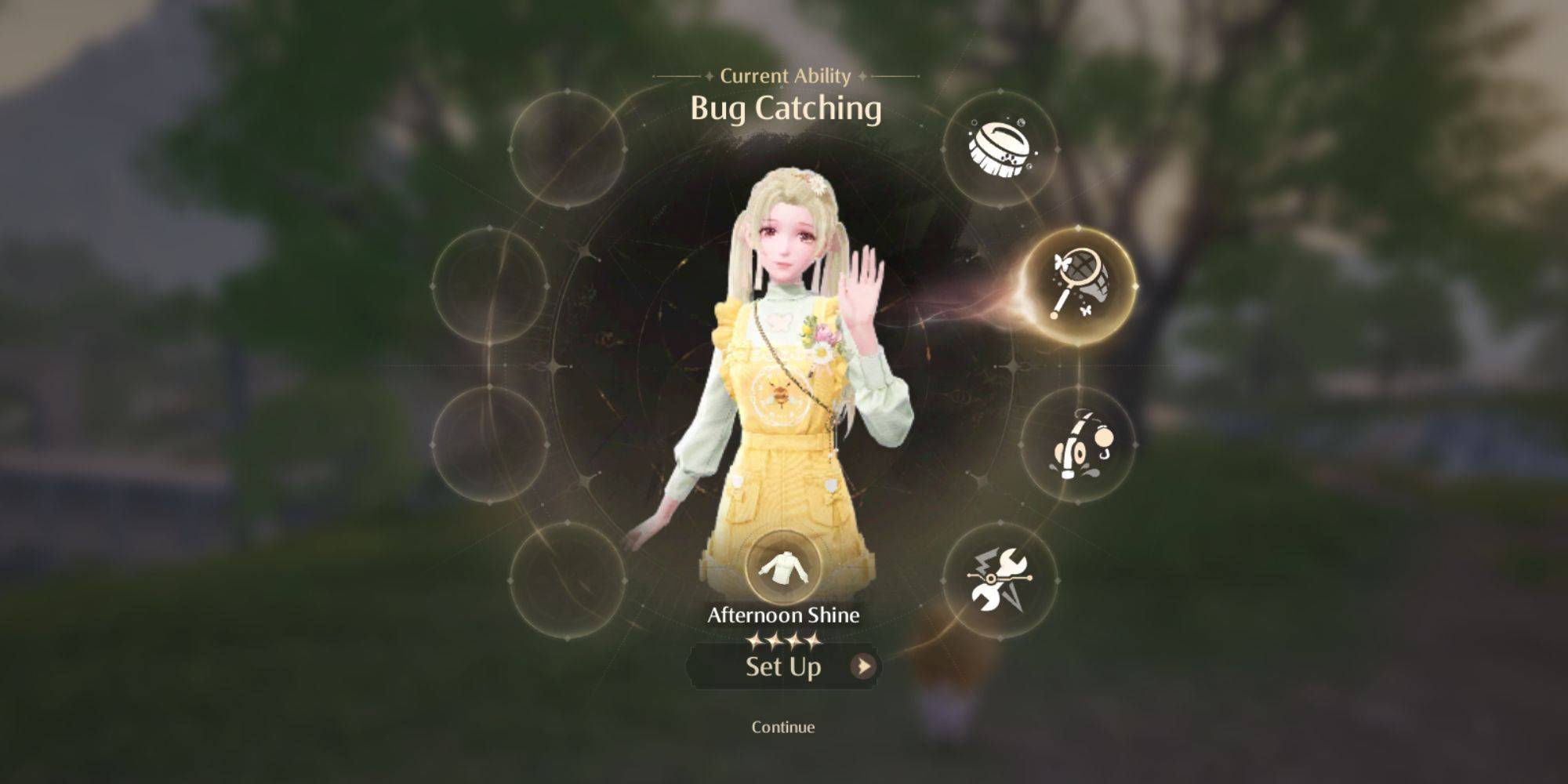Open the Set Up button
The height and width of the screenshot is (784, 1568).
click(784, 666)
